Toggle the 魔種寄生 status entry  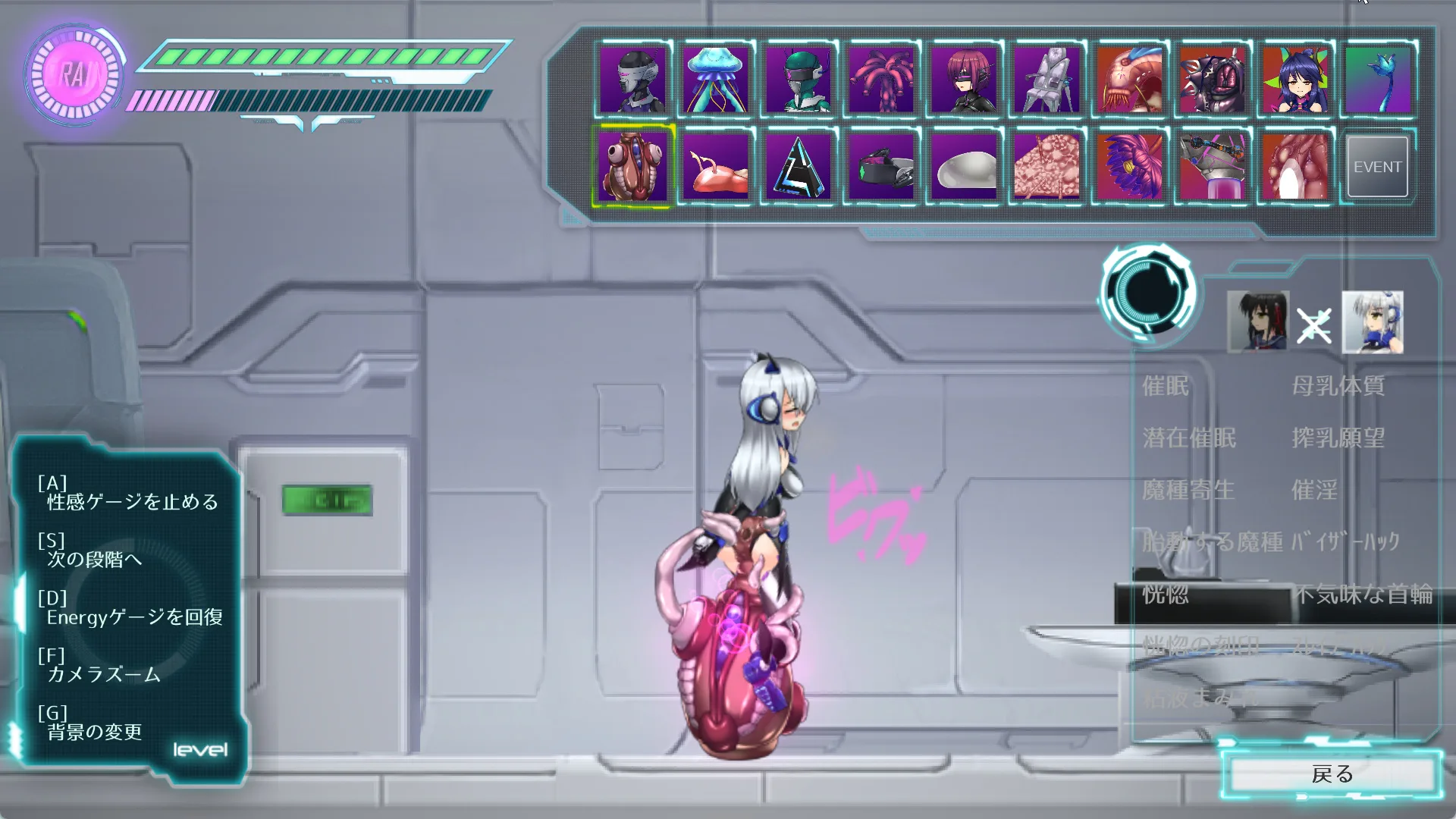1188,490
